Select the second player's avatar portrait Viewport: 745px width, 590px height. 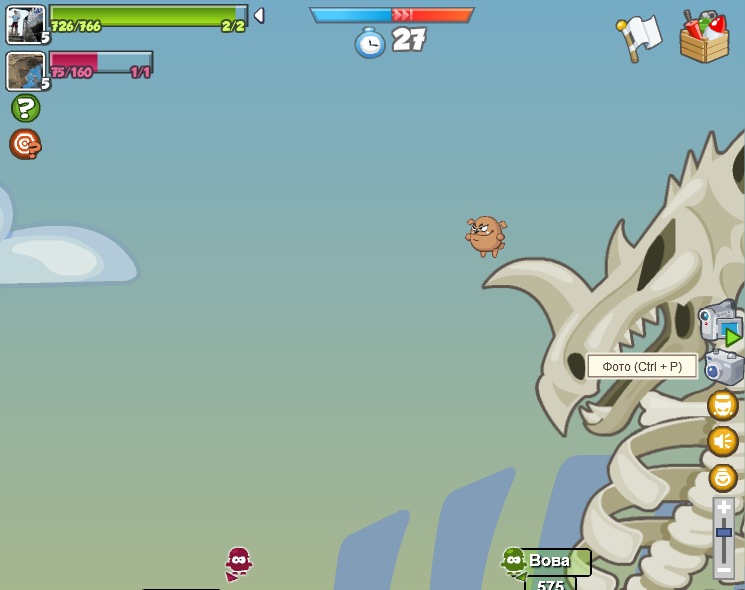click(25, 71)
